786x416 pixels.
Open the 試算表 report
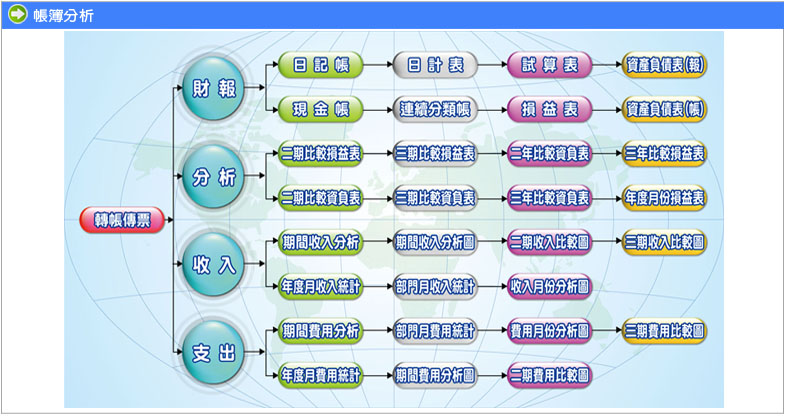(549, 65)
